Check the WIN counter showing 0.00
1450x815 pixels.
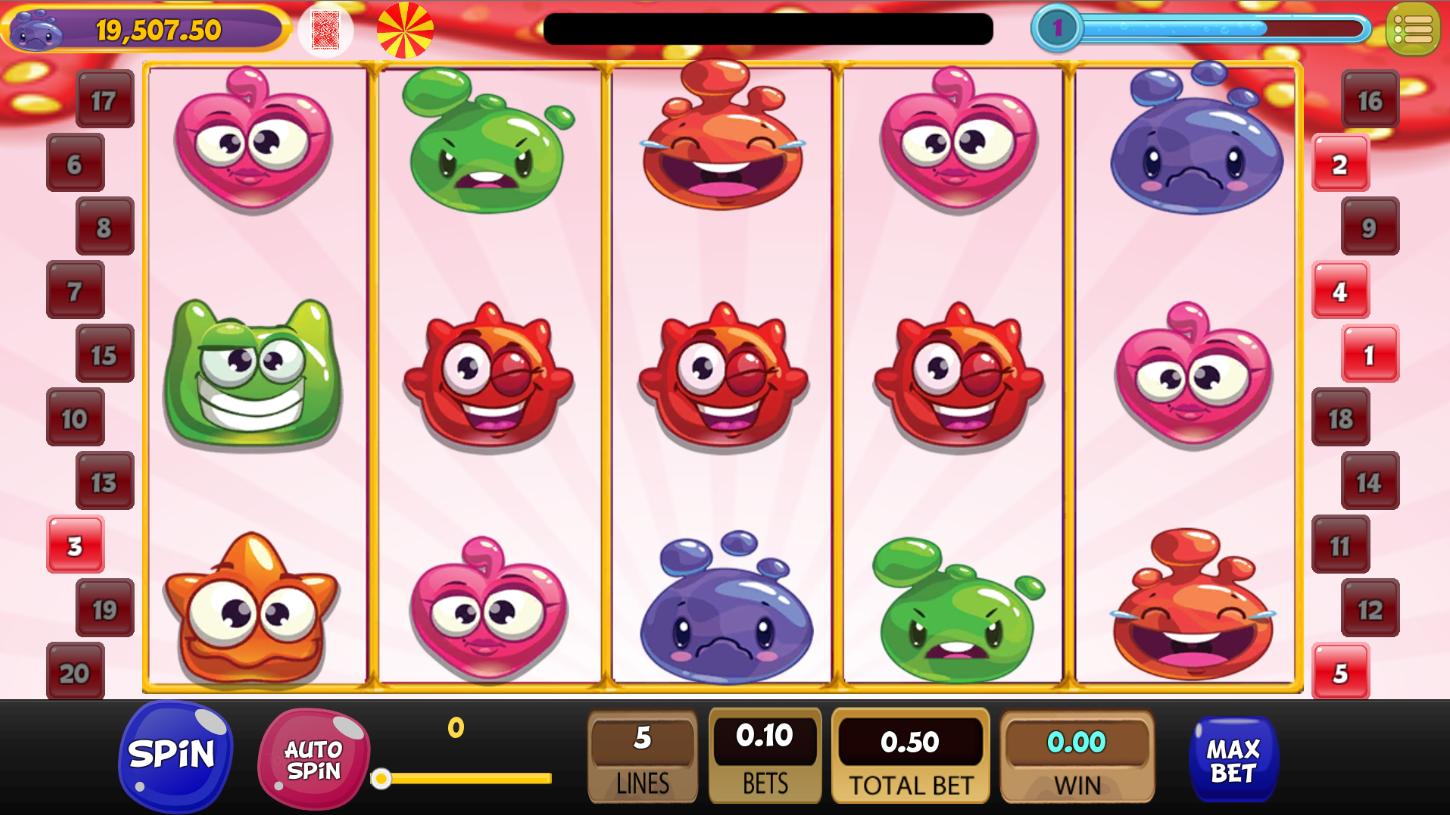1077,755
